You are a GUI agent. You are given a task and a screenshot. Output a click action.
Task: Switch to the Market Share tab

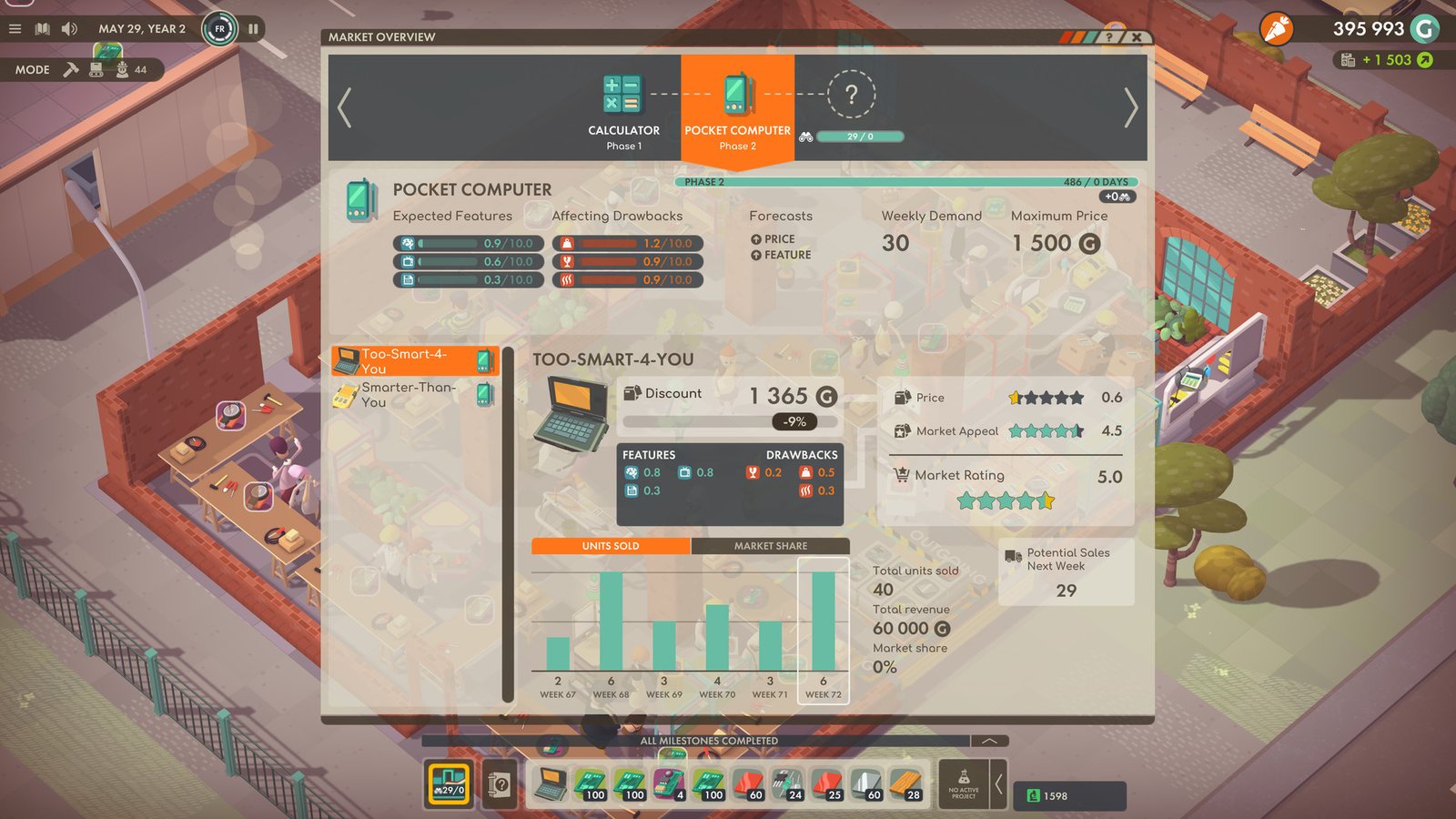pos(771,546)
